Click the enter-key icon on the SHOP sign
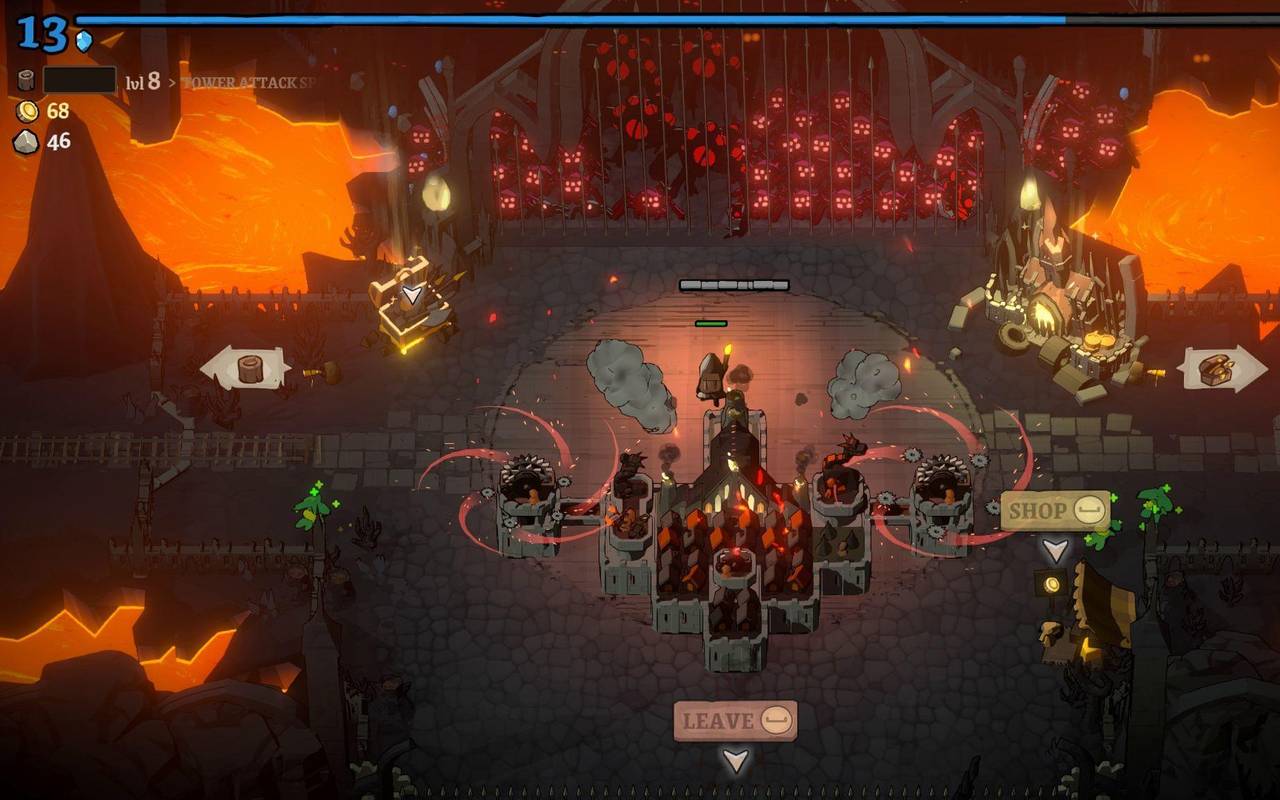The height and width of the screenshot is (800, 1280). coord(1089,509)
